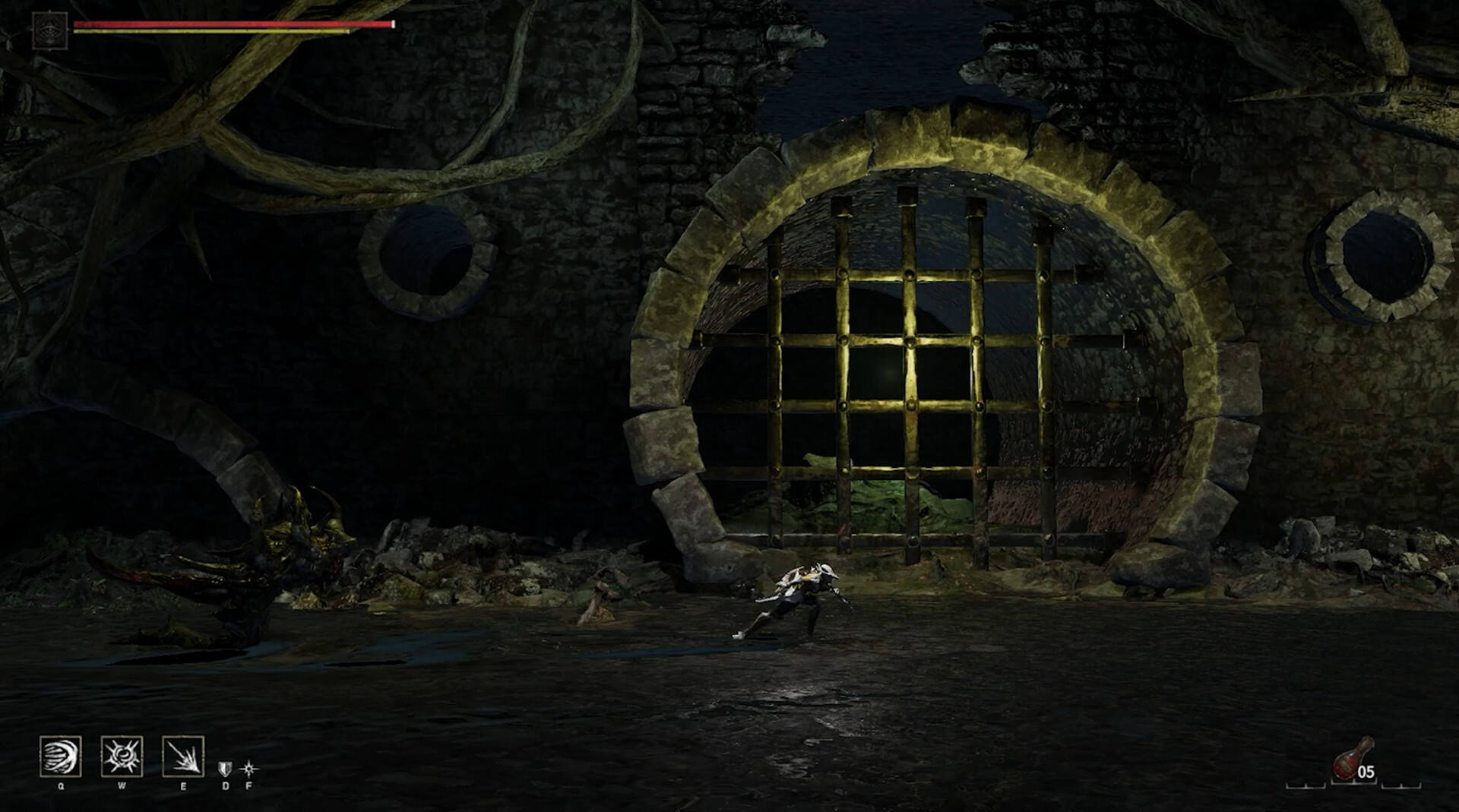Activate the four-pointed star skill icon
The width and height of the screenshot is (1459, 812).
248,769
